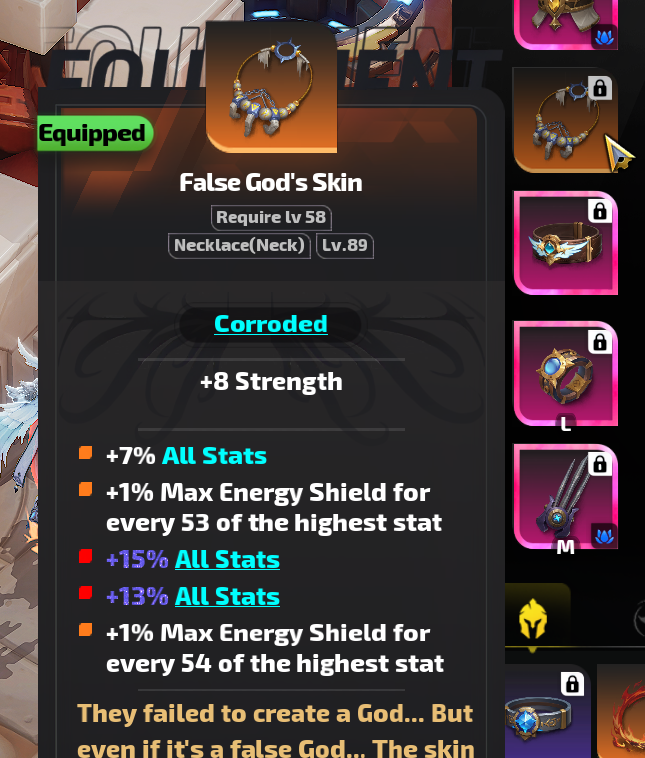Select the blue gem ring slot
Screen dimensions: 645x758
click(546, 712)
